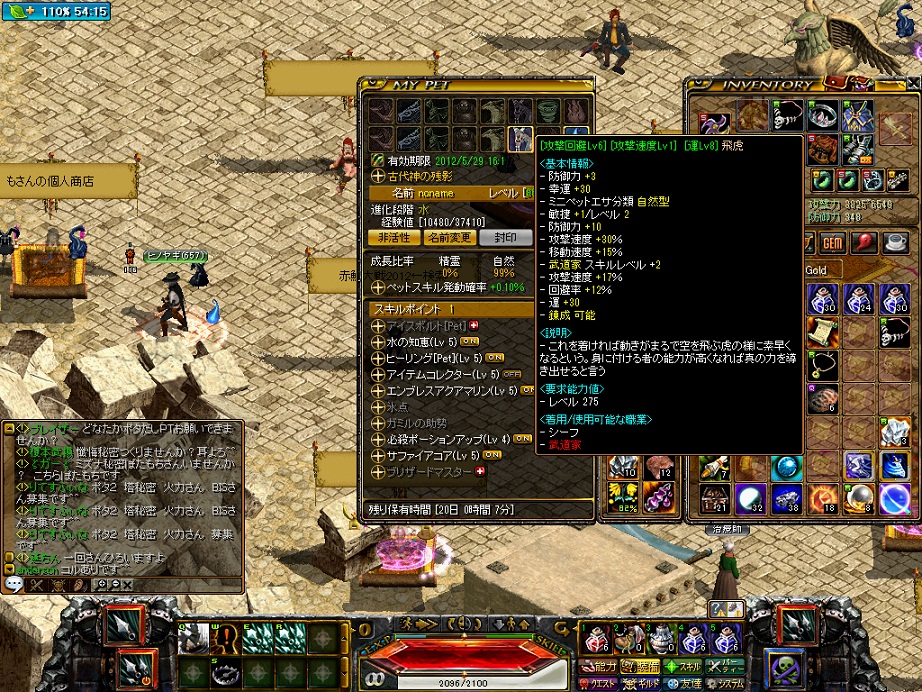This screenshot has width=922, height=692.
Task: Open the スキル skill menu
Action: (685, 665)
